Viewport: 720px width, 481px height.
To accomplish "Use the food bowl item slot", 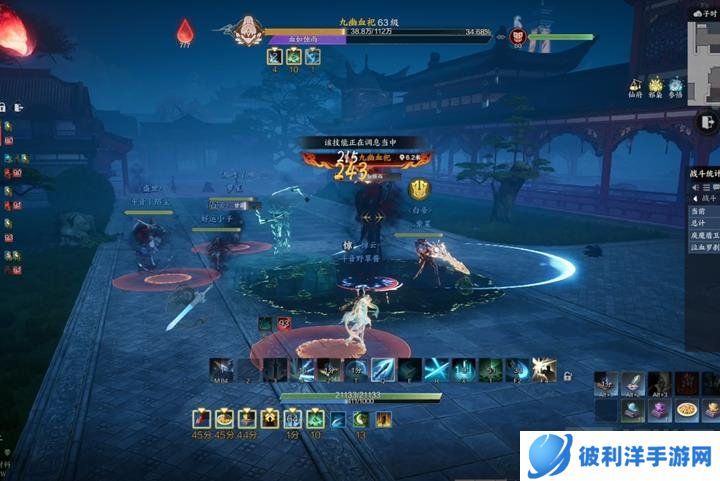I will 685,408.
